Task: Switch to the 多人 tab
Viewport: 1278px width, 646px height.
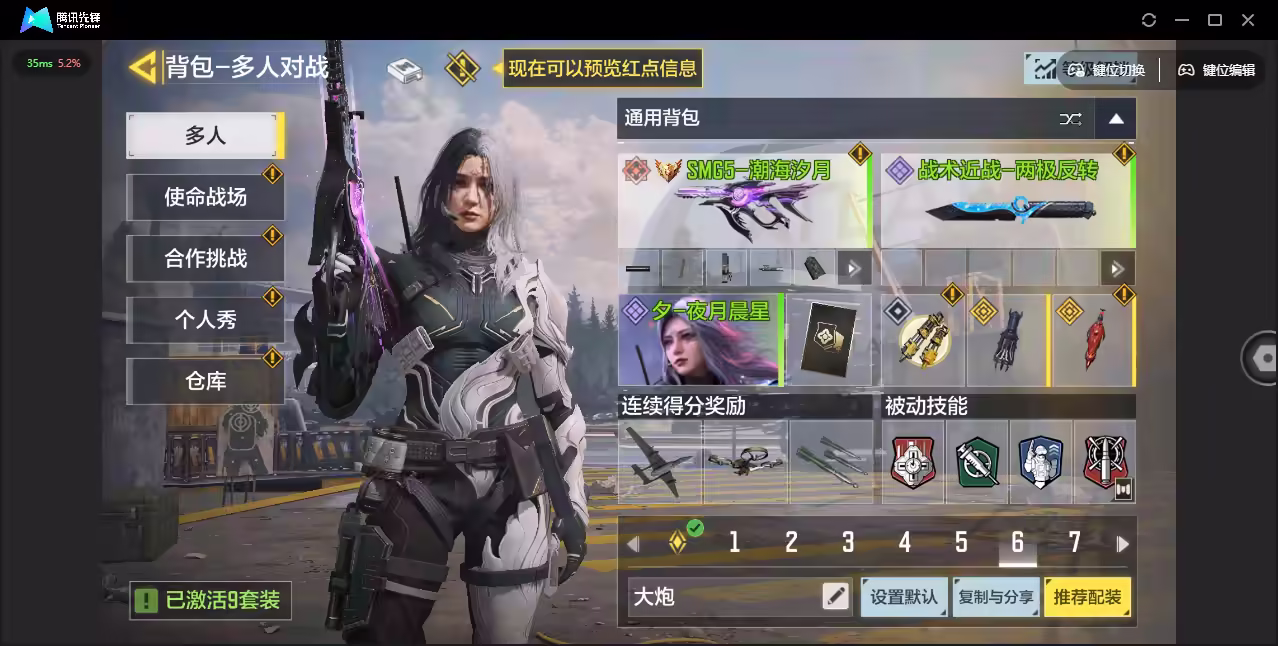Action: click(204, 135)
